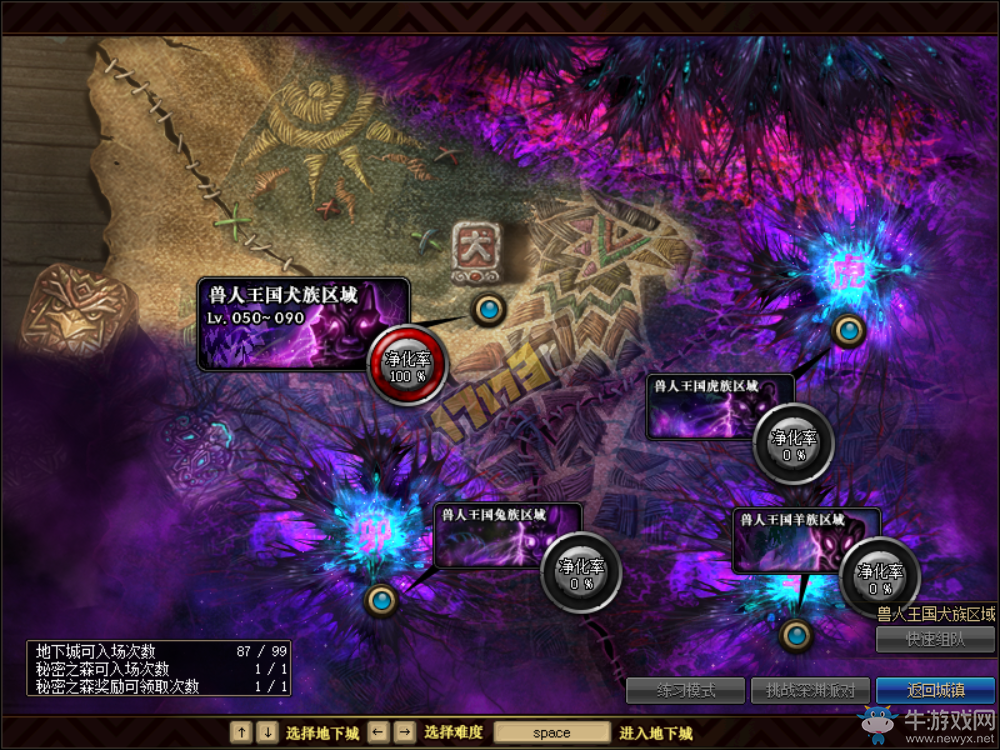Pick the 兽人王国兔族区域 dungeon card
This screenshot has height=750, width=1000.
(506, 536)
